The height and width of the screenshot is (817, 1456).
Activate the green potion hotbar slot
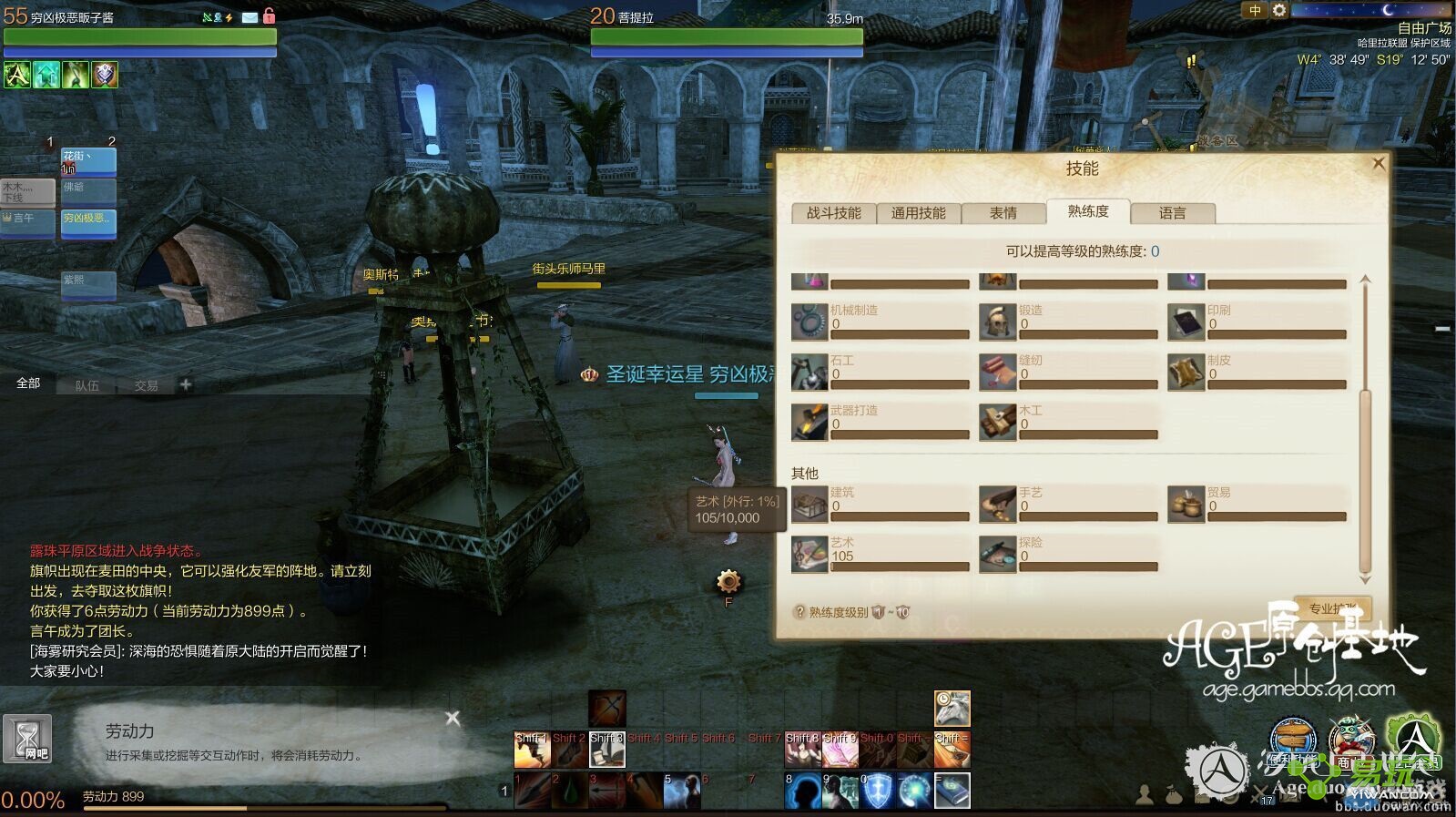pyautogui.click(x=570, y=791)
